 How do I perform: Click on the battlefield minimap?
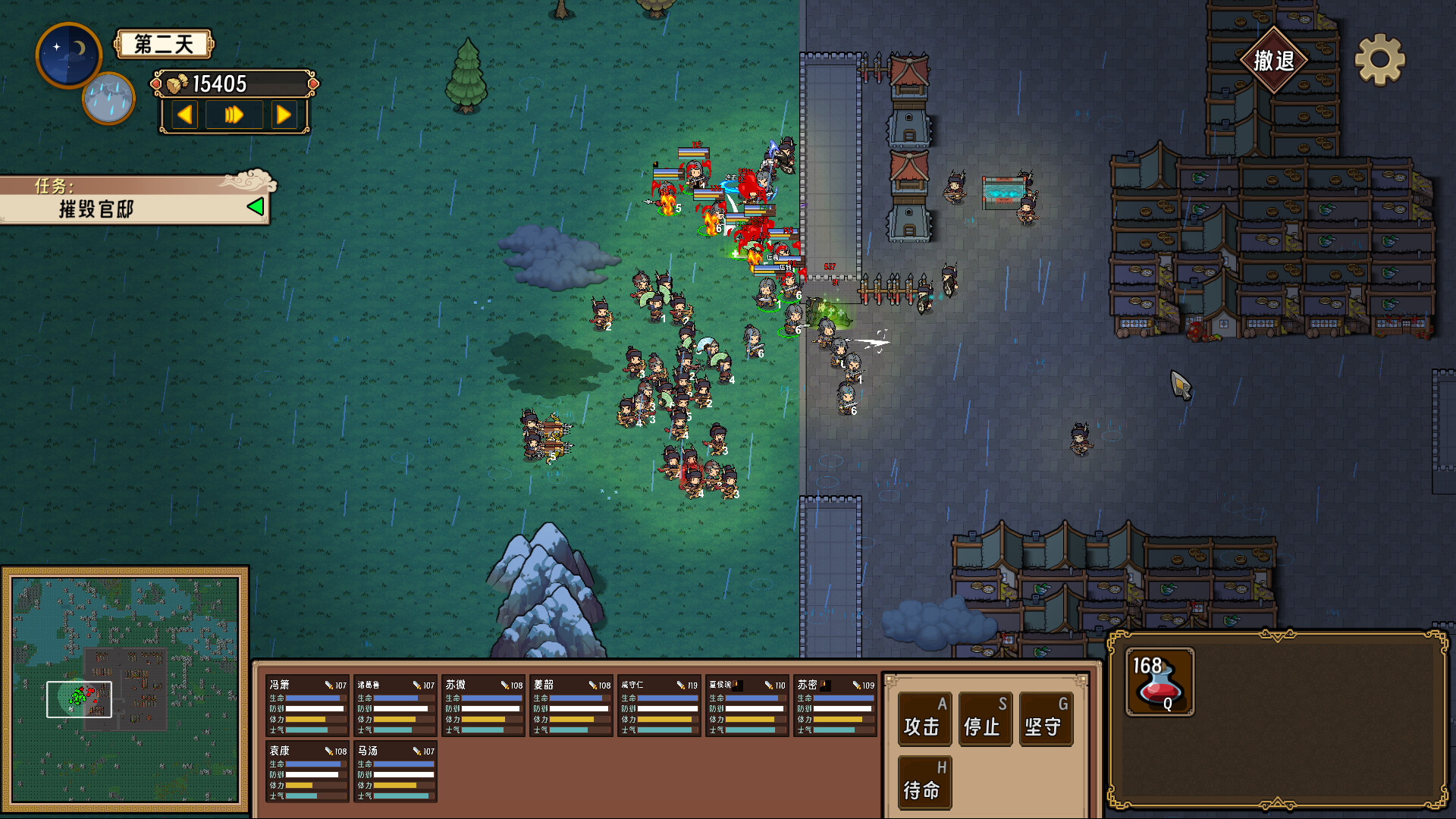(x=125, y=689)
